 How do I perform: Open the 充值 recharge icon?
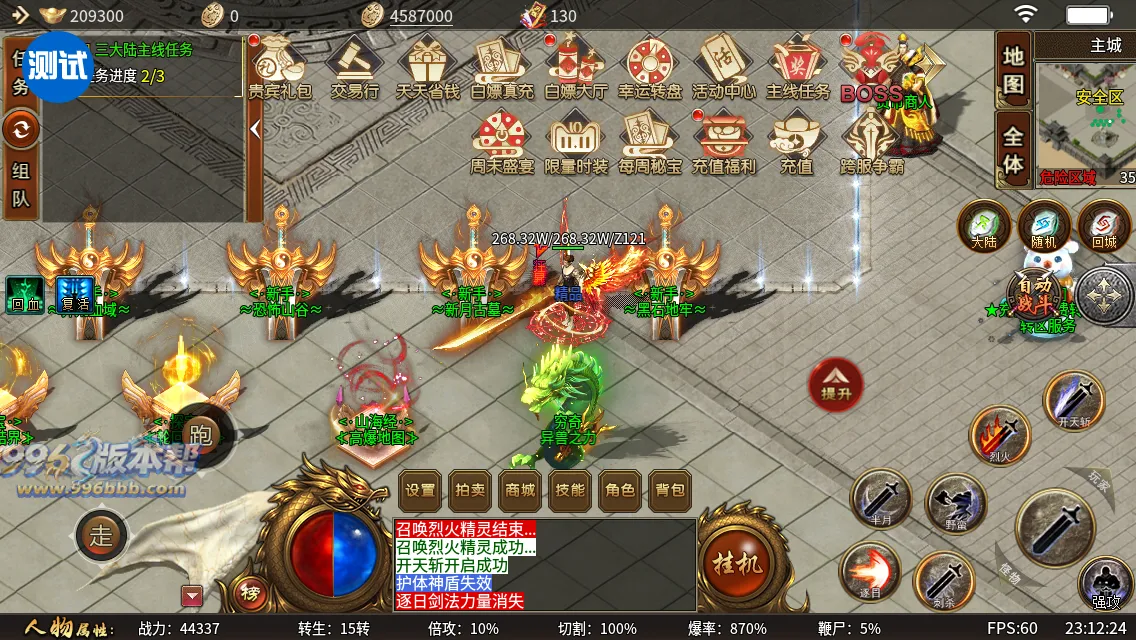click(x=796, y=143)
